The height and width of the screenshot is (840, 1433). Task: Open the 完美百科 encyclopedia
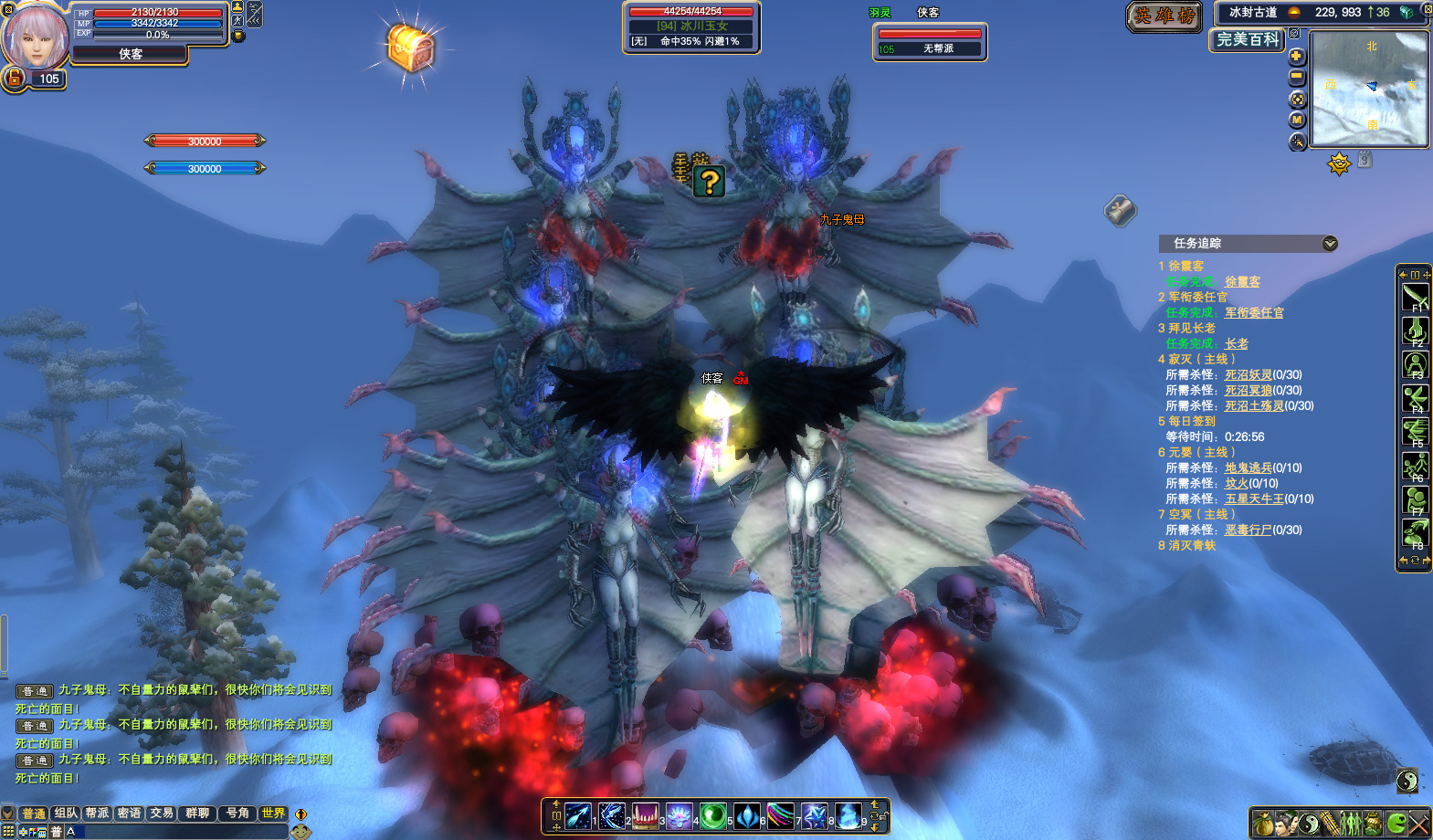[1248, 40]
